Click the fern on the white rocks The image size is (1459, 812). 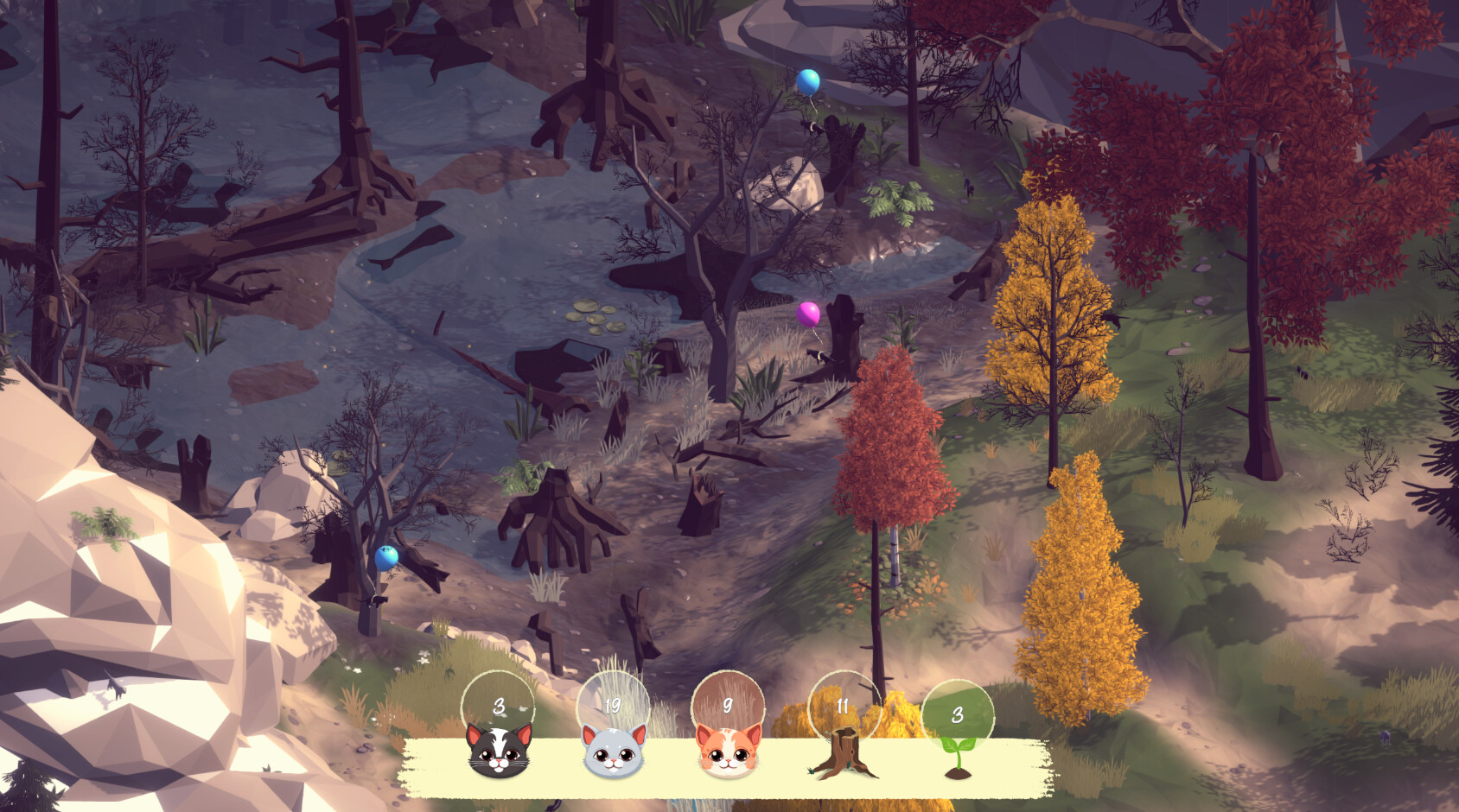pyautogui.click(x=104, y=527)
